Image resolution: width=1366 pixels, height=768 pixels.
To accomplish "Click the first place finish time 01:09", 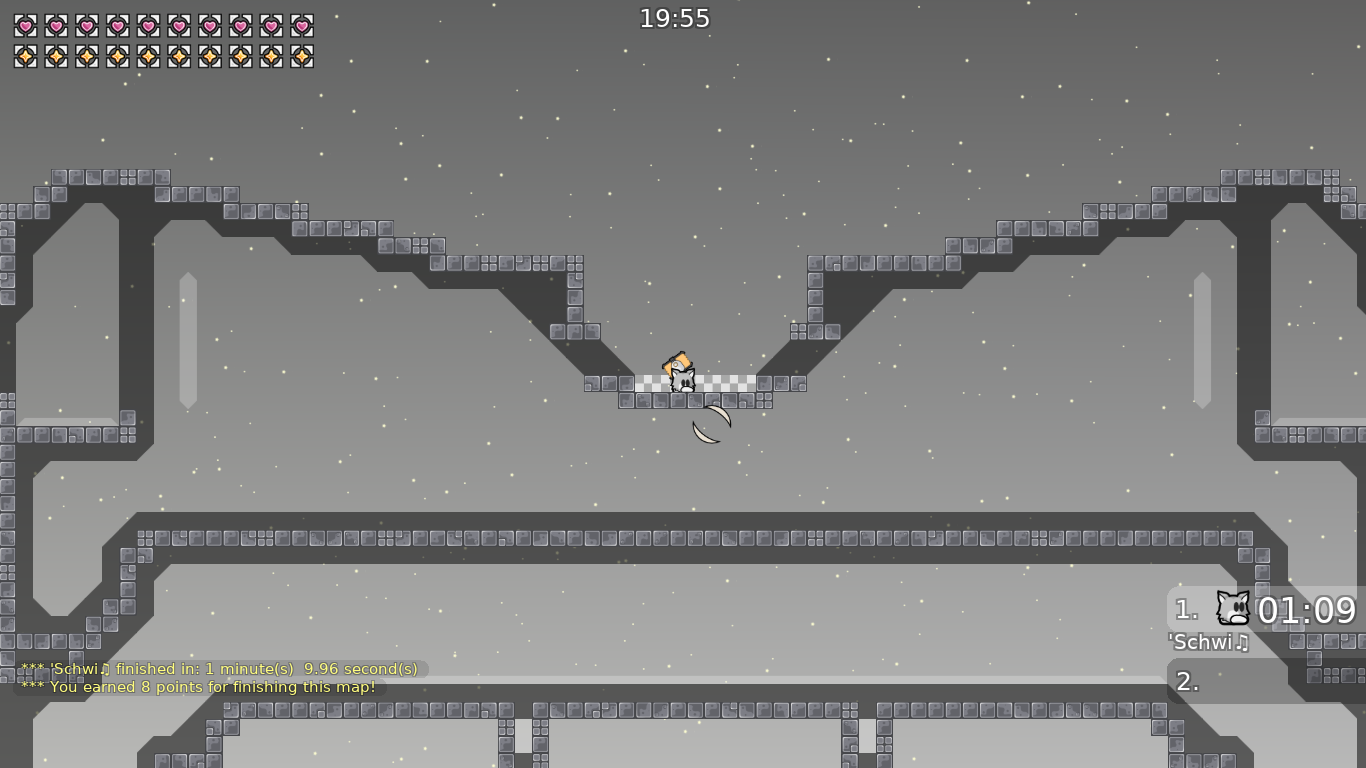I will 1307,610.
